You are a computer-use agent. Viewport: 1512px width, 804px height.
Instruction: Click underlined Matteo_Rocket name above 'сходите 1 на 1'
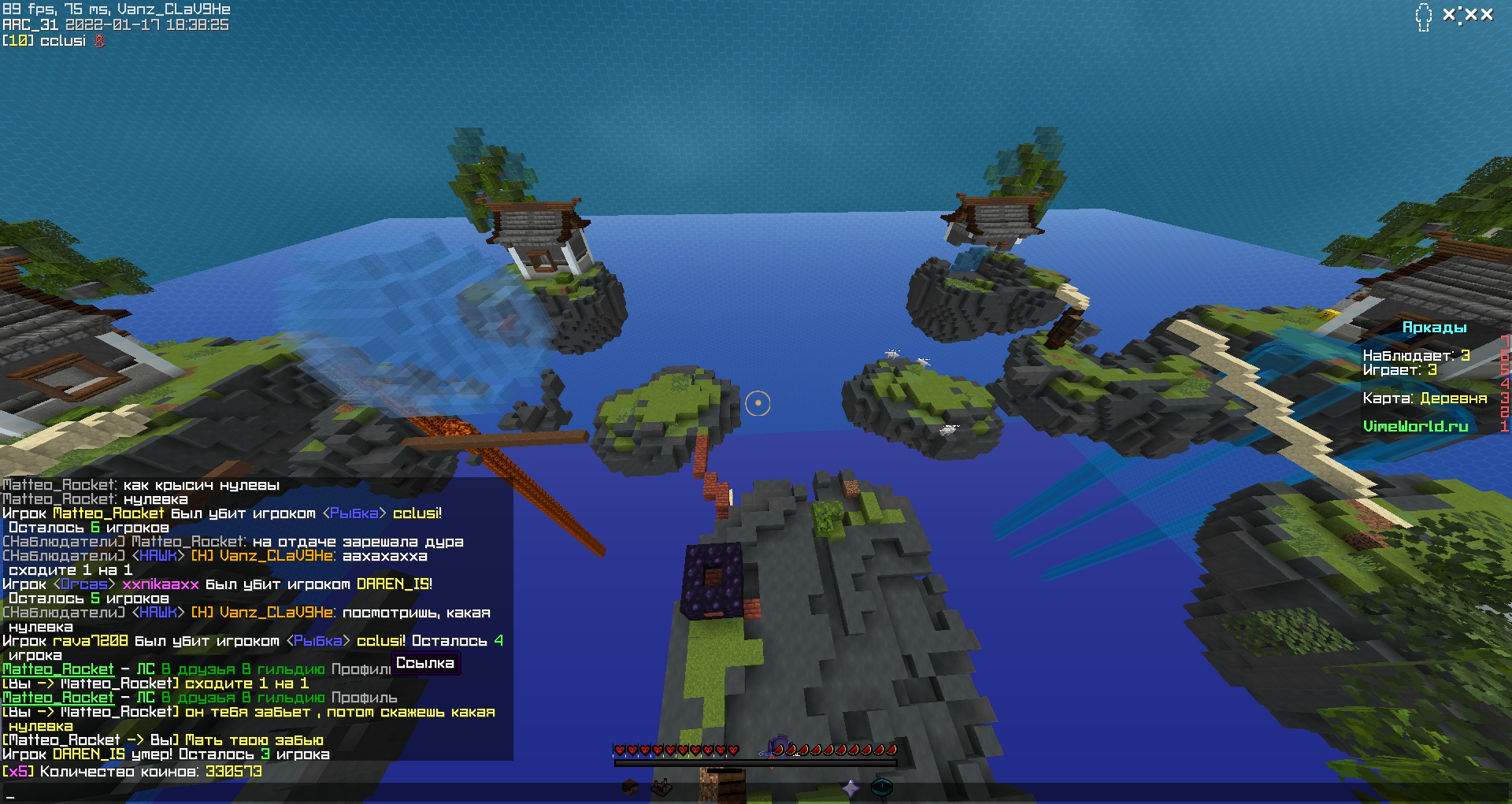coord(58,669)
